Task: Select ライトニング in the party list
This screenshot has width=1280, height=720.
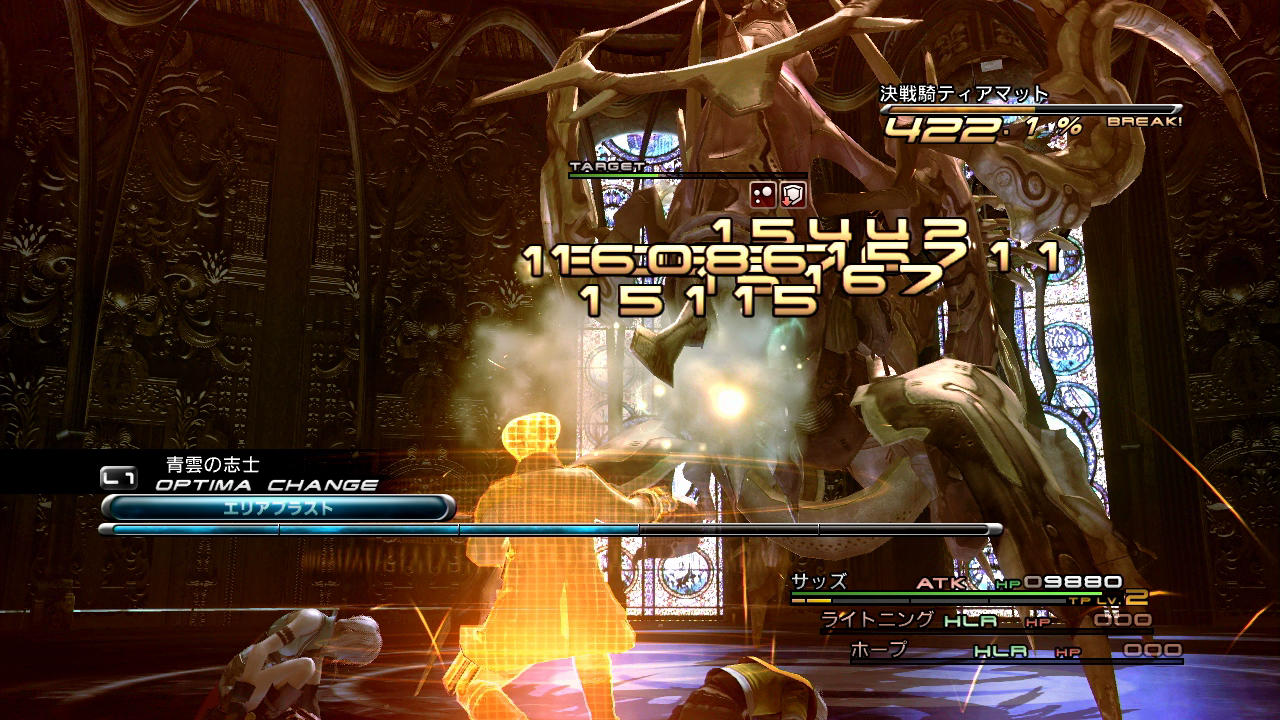Action: point(877,620)
